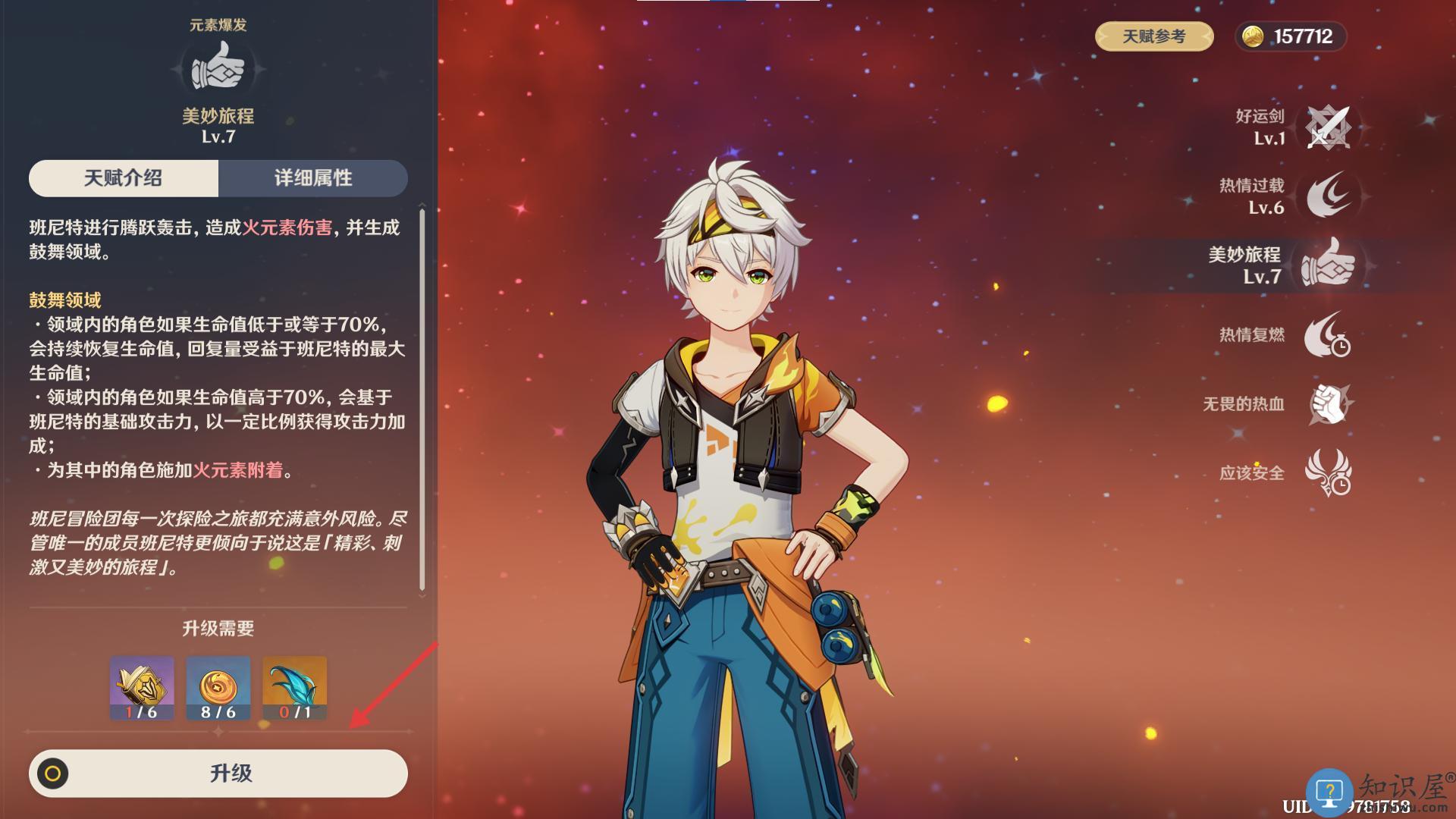Select the 好运剑 normal attack talent
Screen dimensions: 1456x819
[x=1327, y=127]
